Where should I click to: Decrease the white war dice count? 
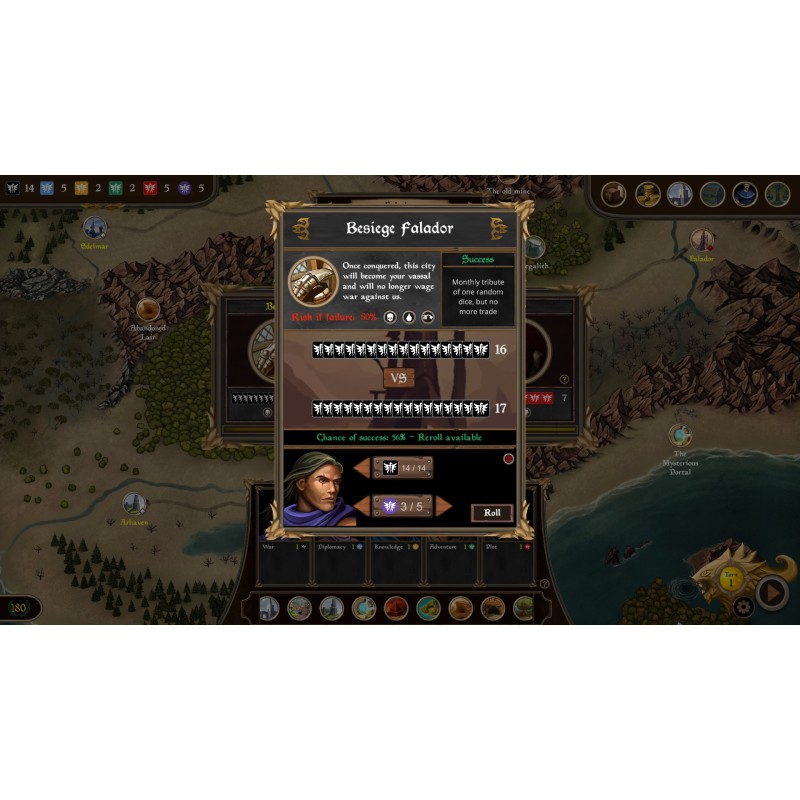[361, 468]
